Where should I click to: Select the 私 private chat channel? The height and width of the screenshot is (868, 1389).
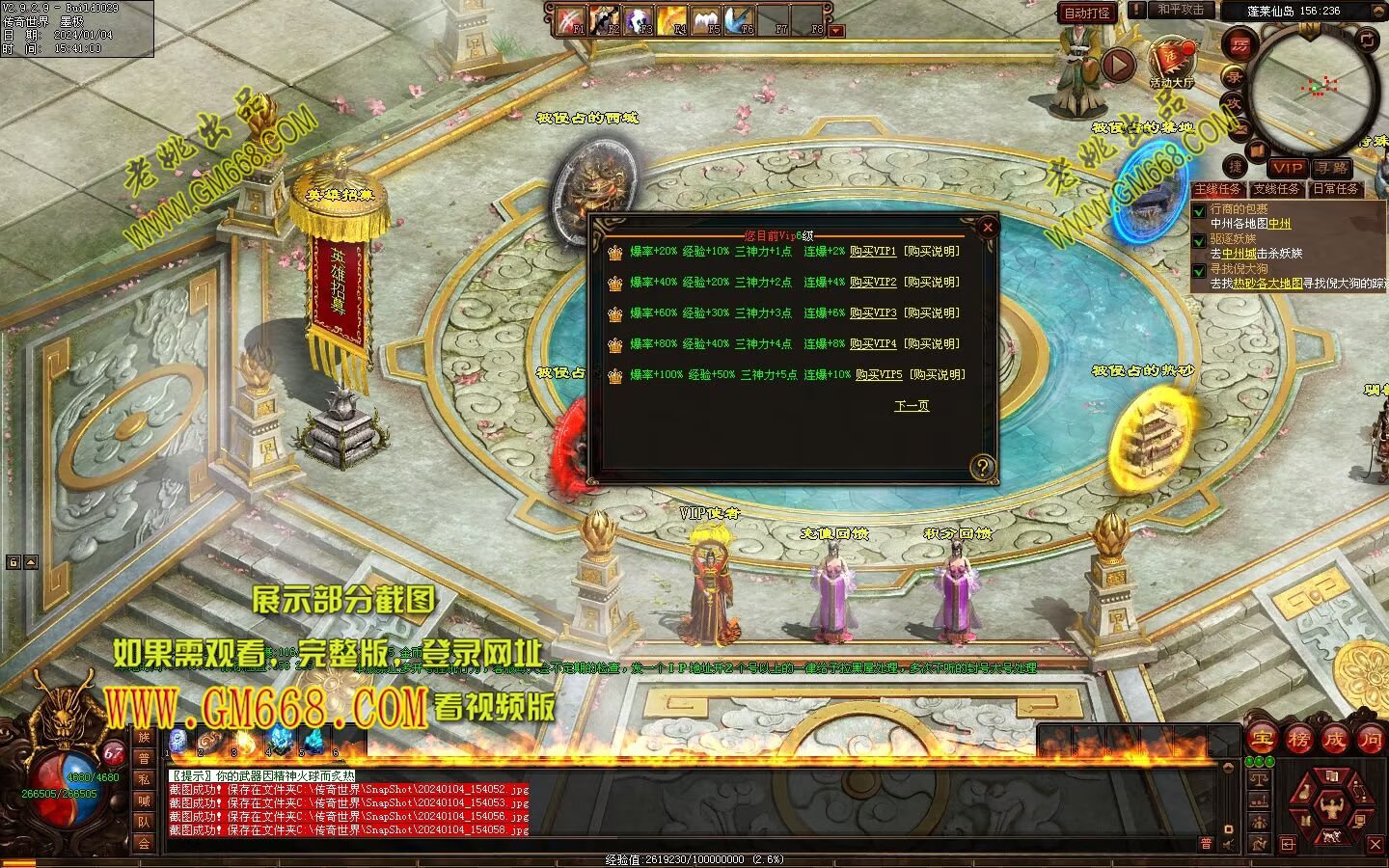pyautogui.click(x=144, y=779)
